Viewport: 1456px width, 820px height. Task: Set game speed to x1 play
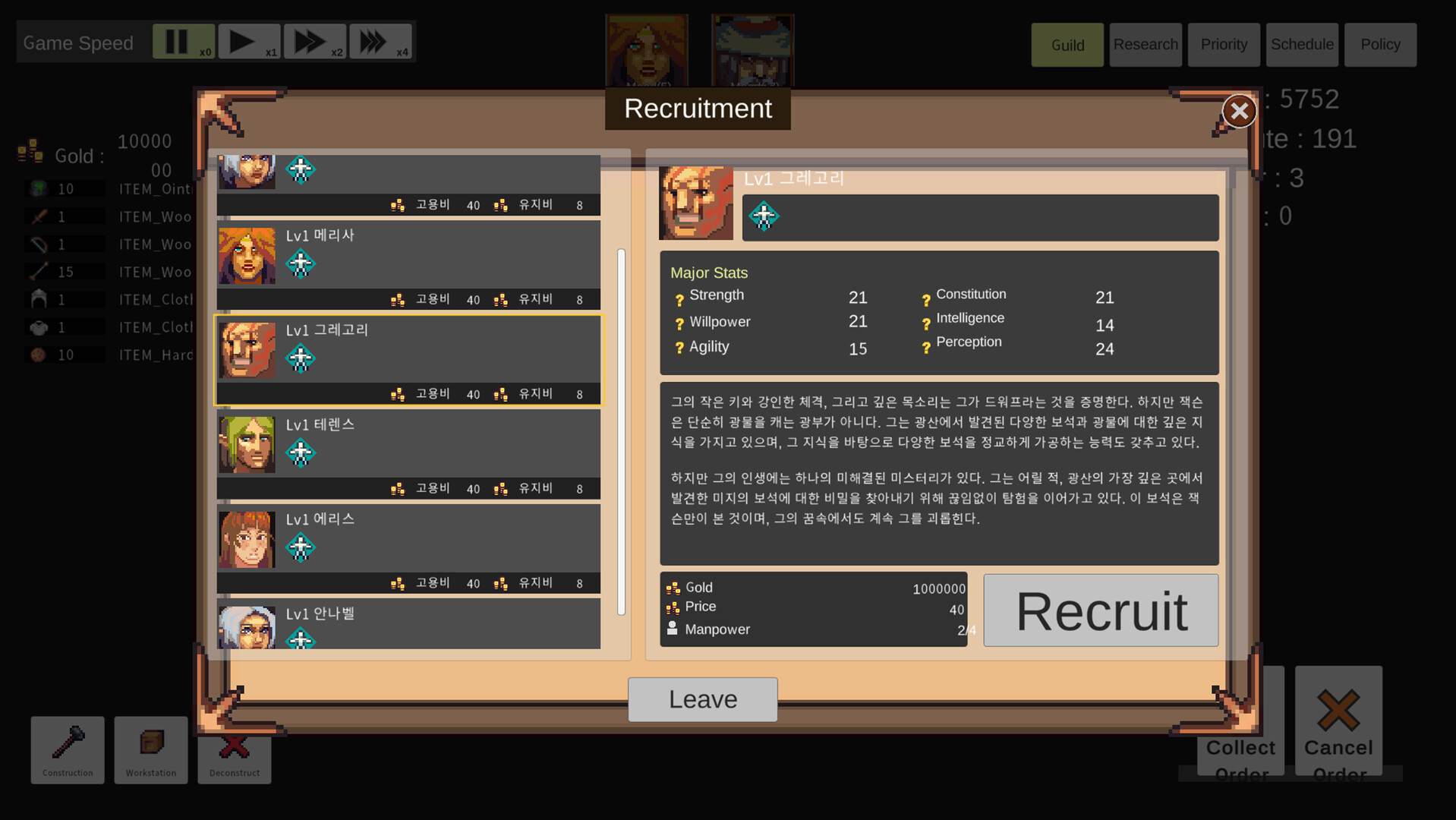click(248, 41)
